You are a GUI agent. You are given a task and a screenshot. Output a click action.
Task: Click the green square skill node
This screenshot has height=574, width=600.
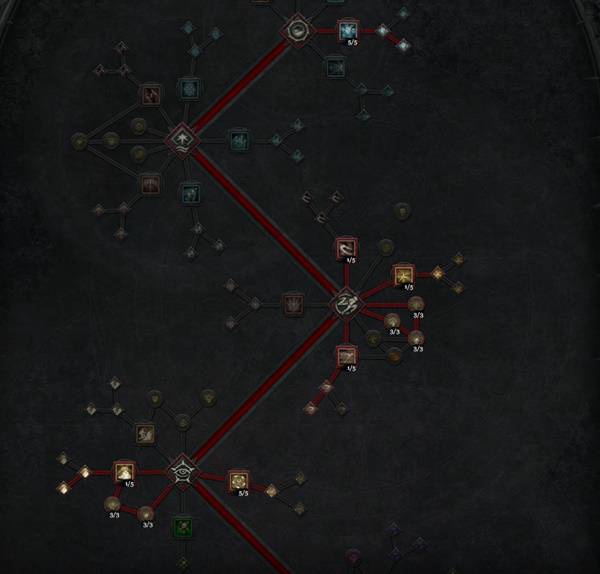coord(181,524)
